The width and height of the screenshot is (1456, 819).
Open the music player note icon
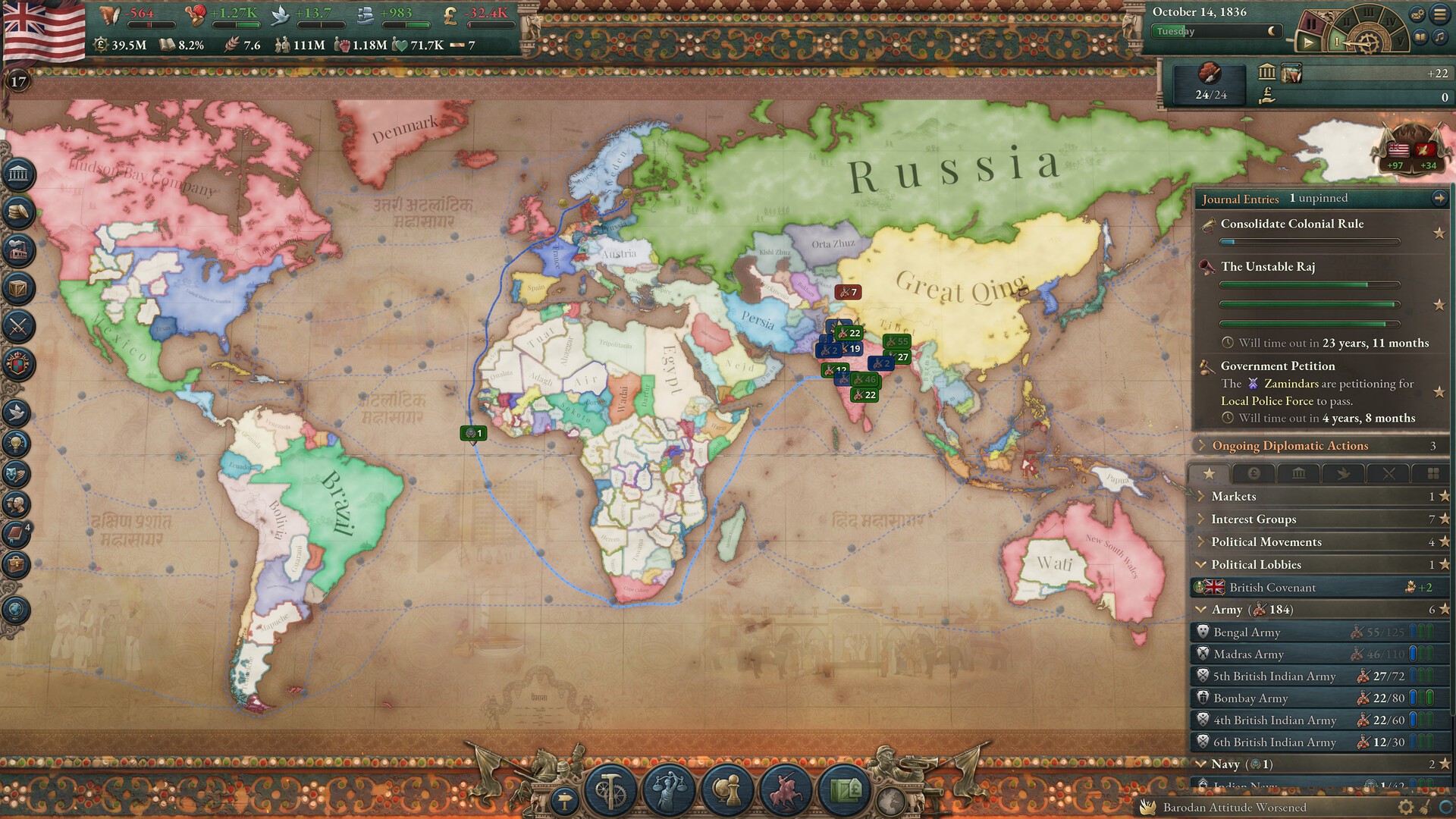tap(1439, 36)
